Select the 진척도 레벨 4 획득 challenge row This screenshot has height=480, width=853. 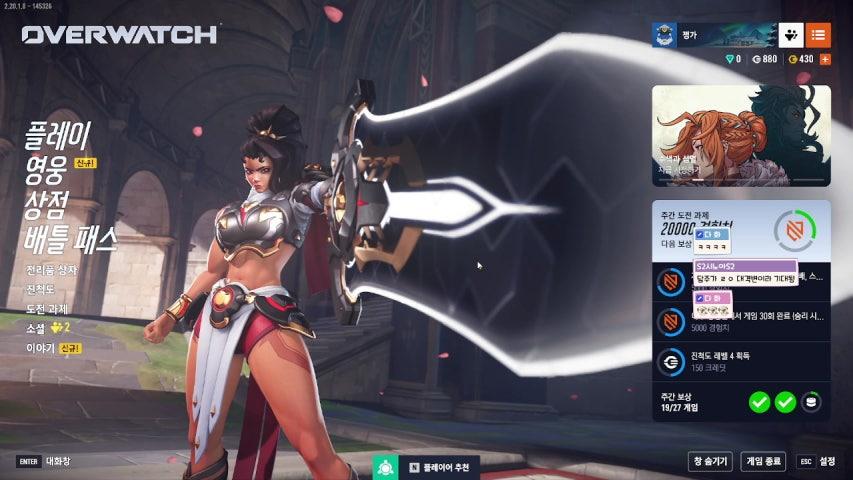pyautogui.click(x=741, y=361)
